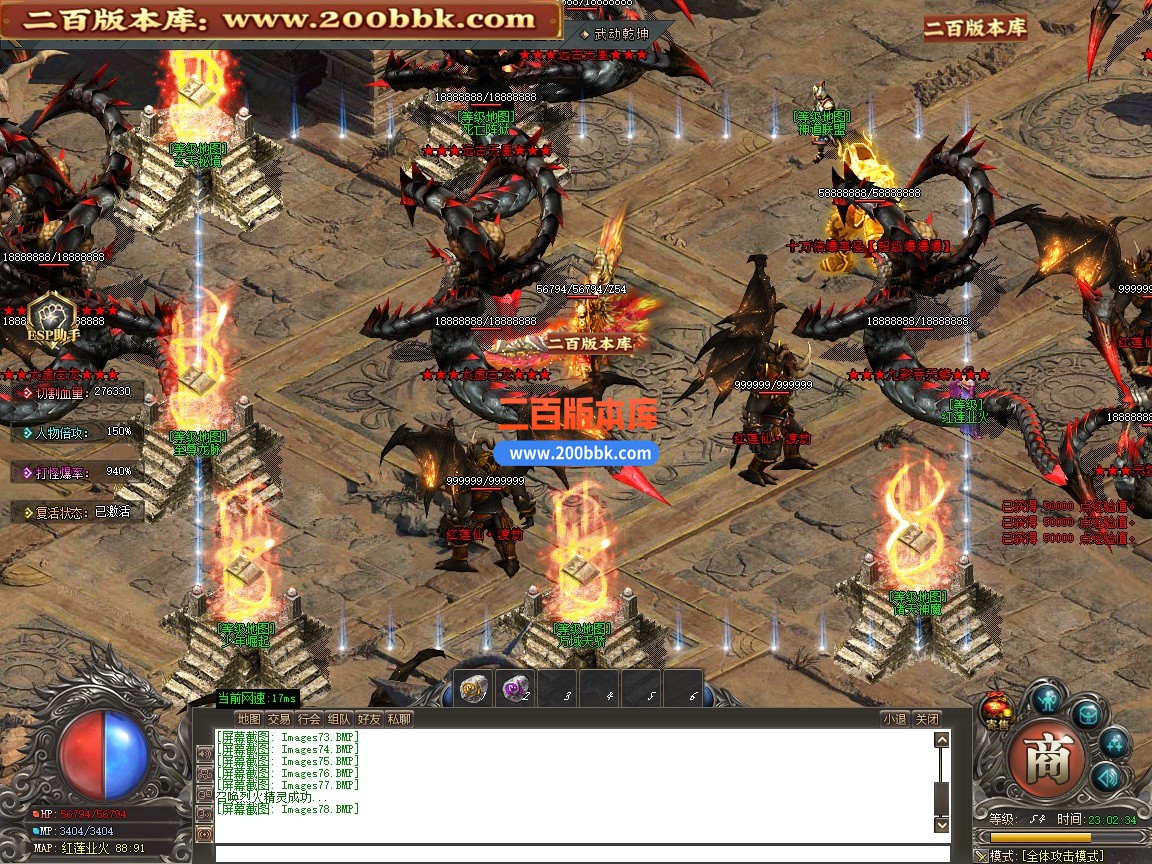
Task: Switch attack mode via crossed swords icon
Action: pyautogui.click(x=981, y=856)
